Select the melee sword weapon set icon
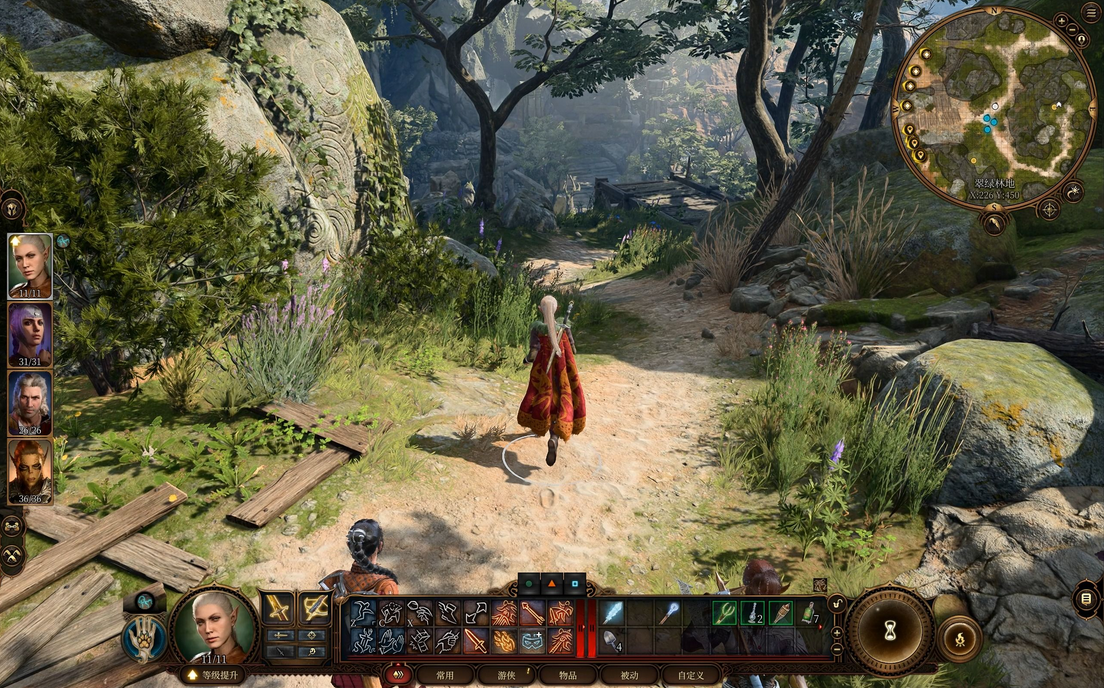Viewport: 1104px width, 688px height. pyautogui.click(x=277, y=607)
